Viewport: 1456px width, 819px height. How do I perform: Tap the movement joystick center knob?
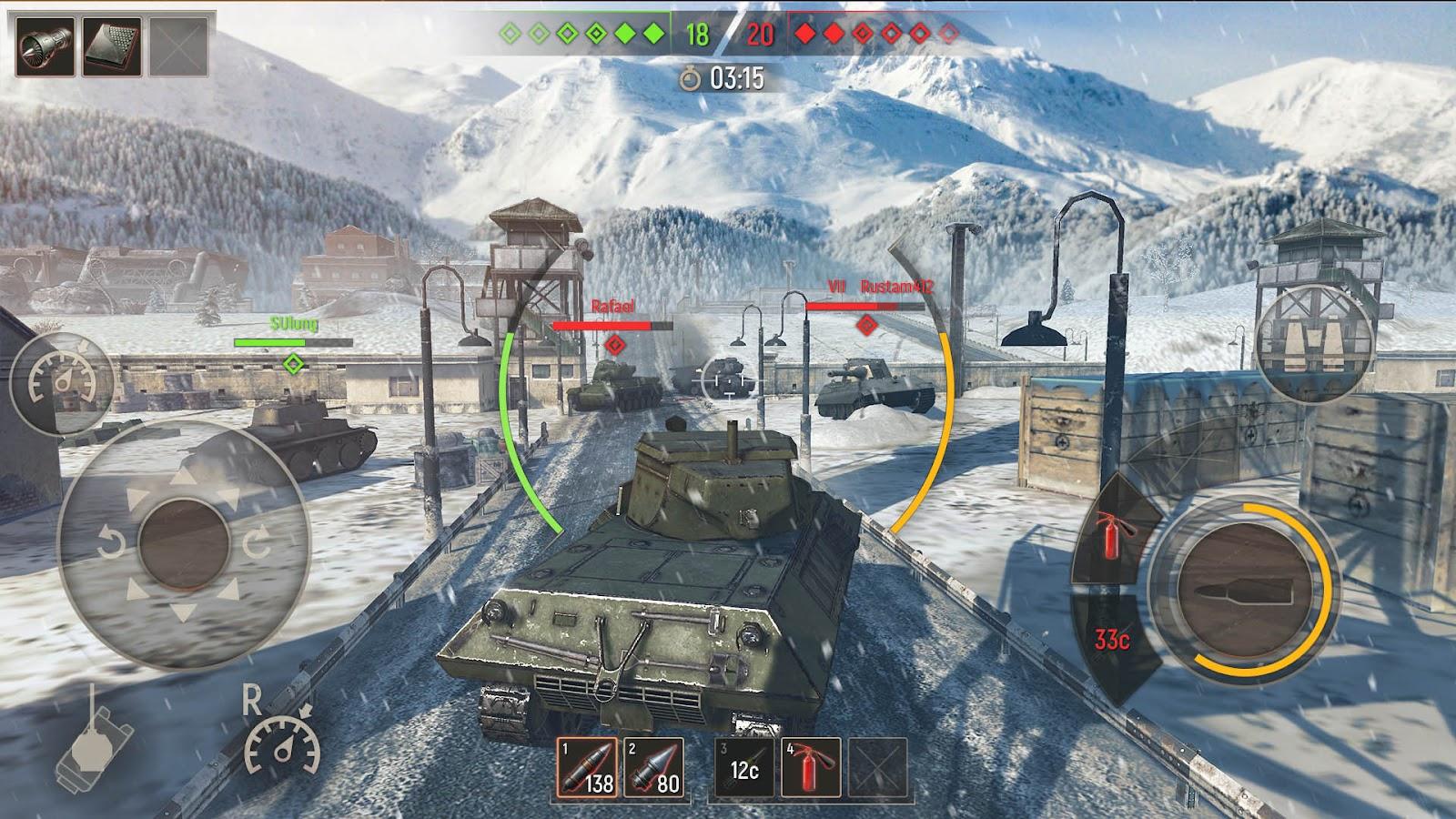coord(184,543)
